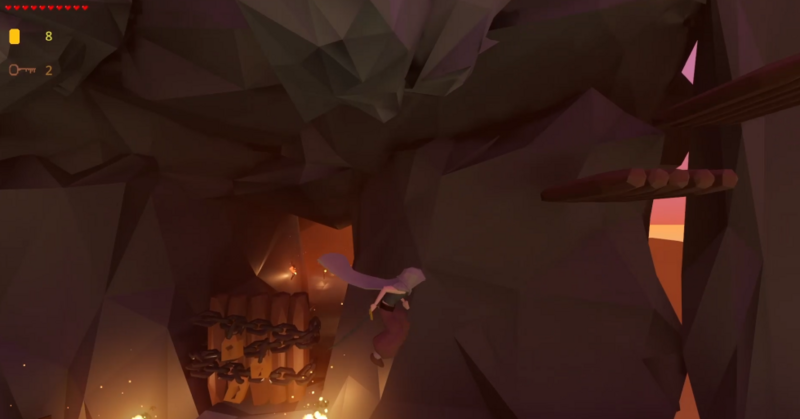Click the gold coin icon
The image size is (800, 419).
(x=14, y=37)
